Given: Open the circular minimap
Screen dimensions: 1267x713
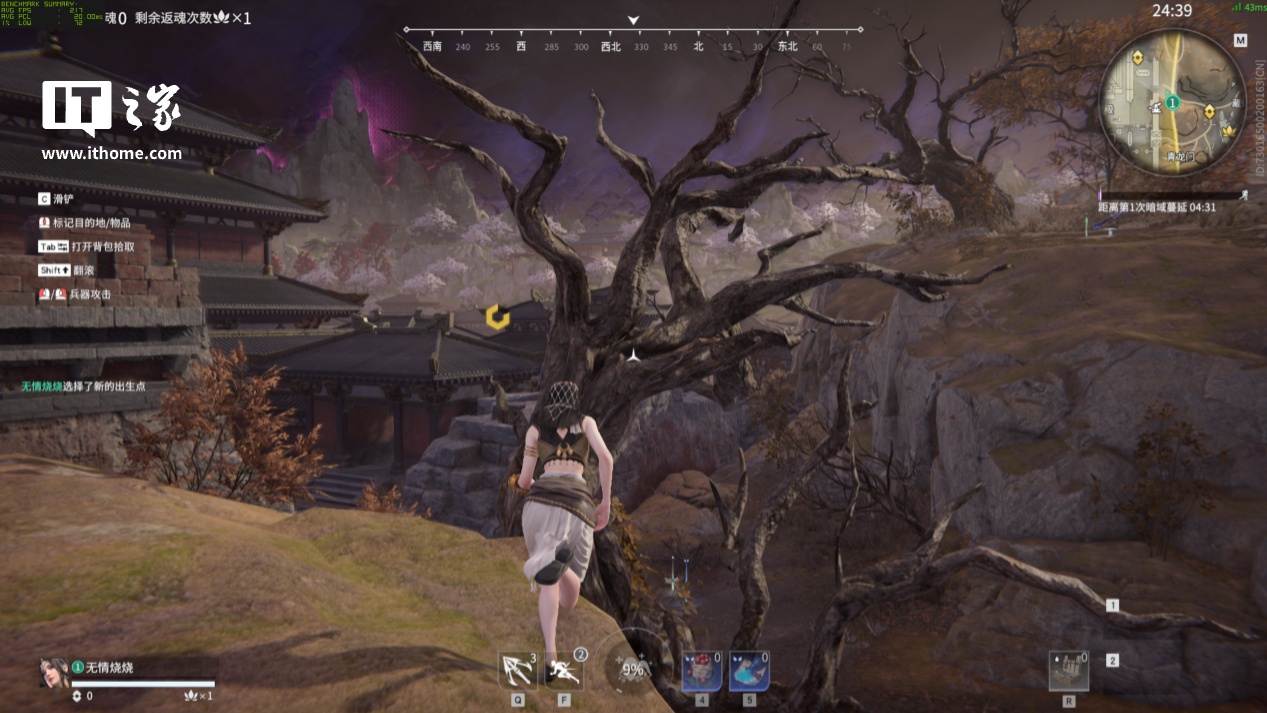Looking at the screenshot, I should (x=1173, y=101).
